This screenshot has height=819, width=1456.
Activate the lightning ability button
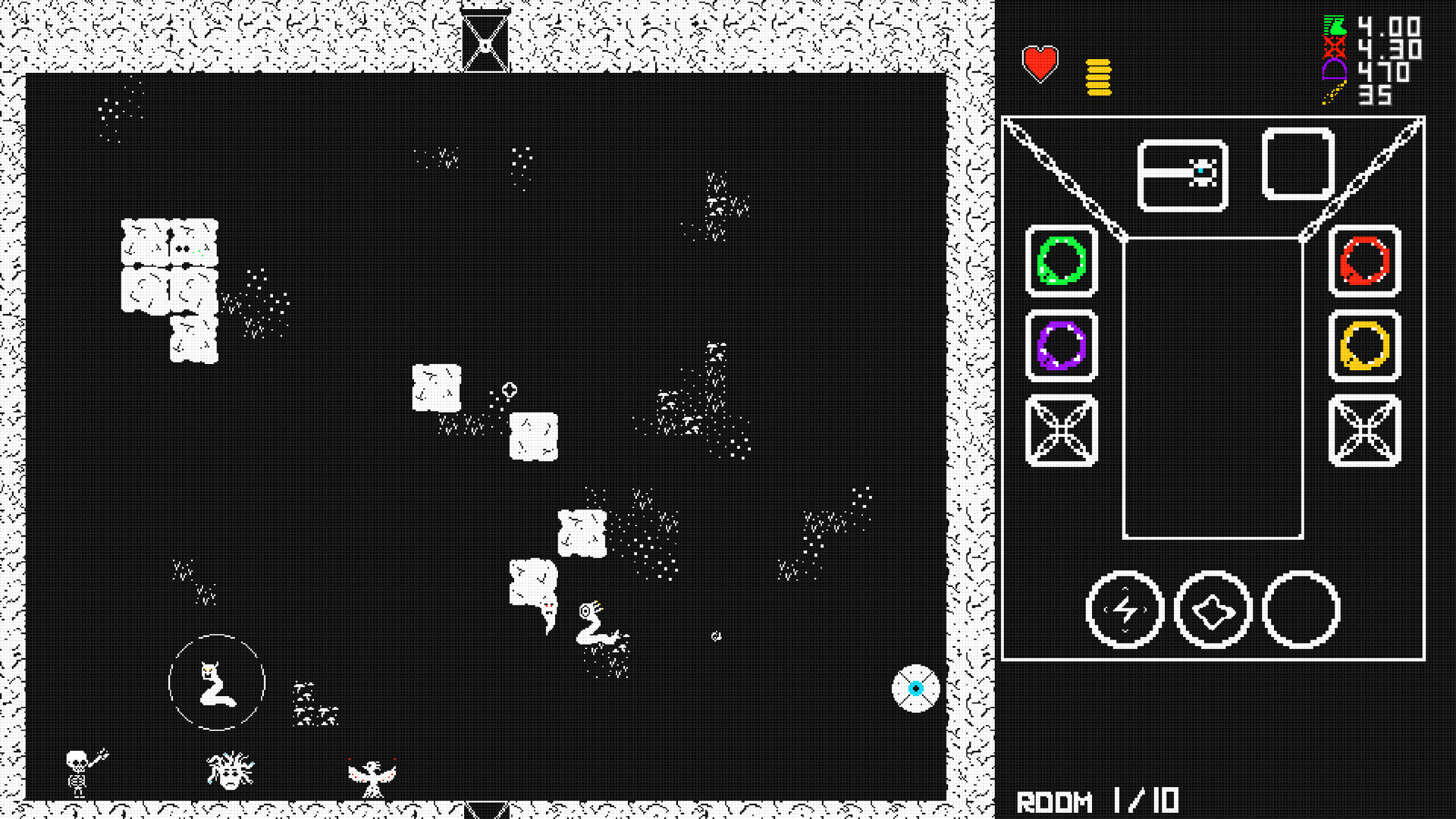[1125, 610]
